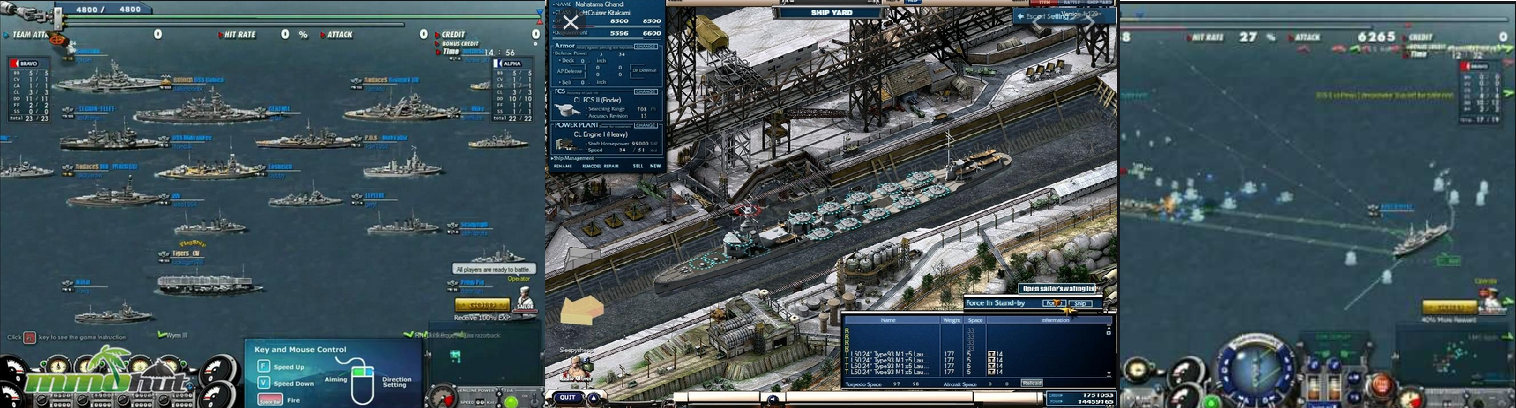The width and height of the screenshot is (1516, 408).
Task: Sell the ship in Ship Management
Action: click(x=635, y=166)
